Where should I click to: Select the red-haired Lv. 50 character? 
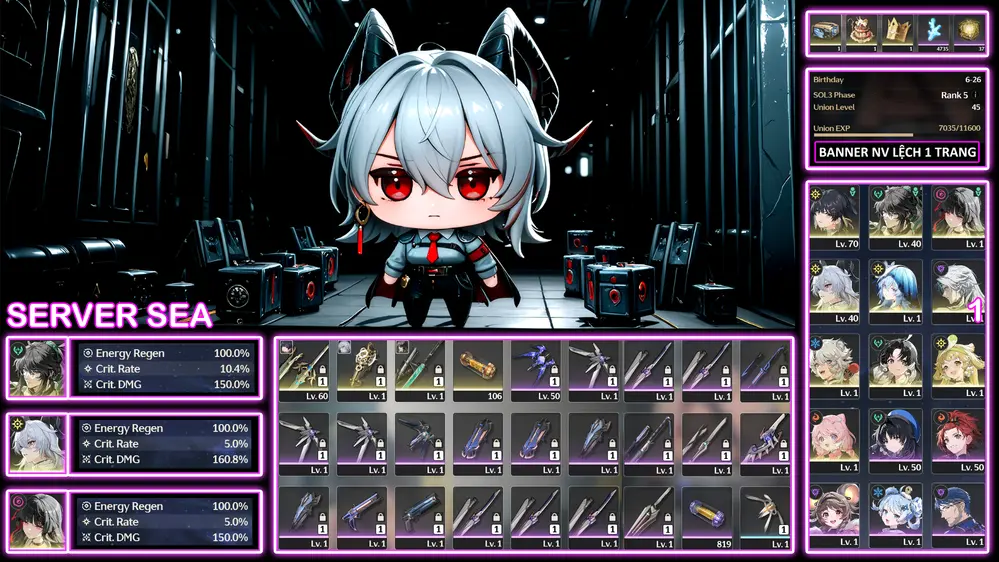click(957, 440)
